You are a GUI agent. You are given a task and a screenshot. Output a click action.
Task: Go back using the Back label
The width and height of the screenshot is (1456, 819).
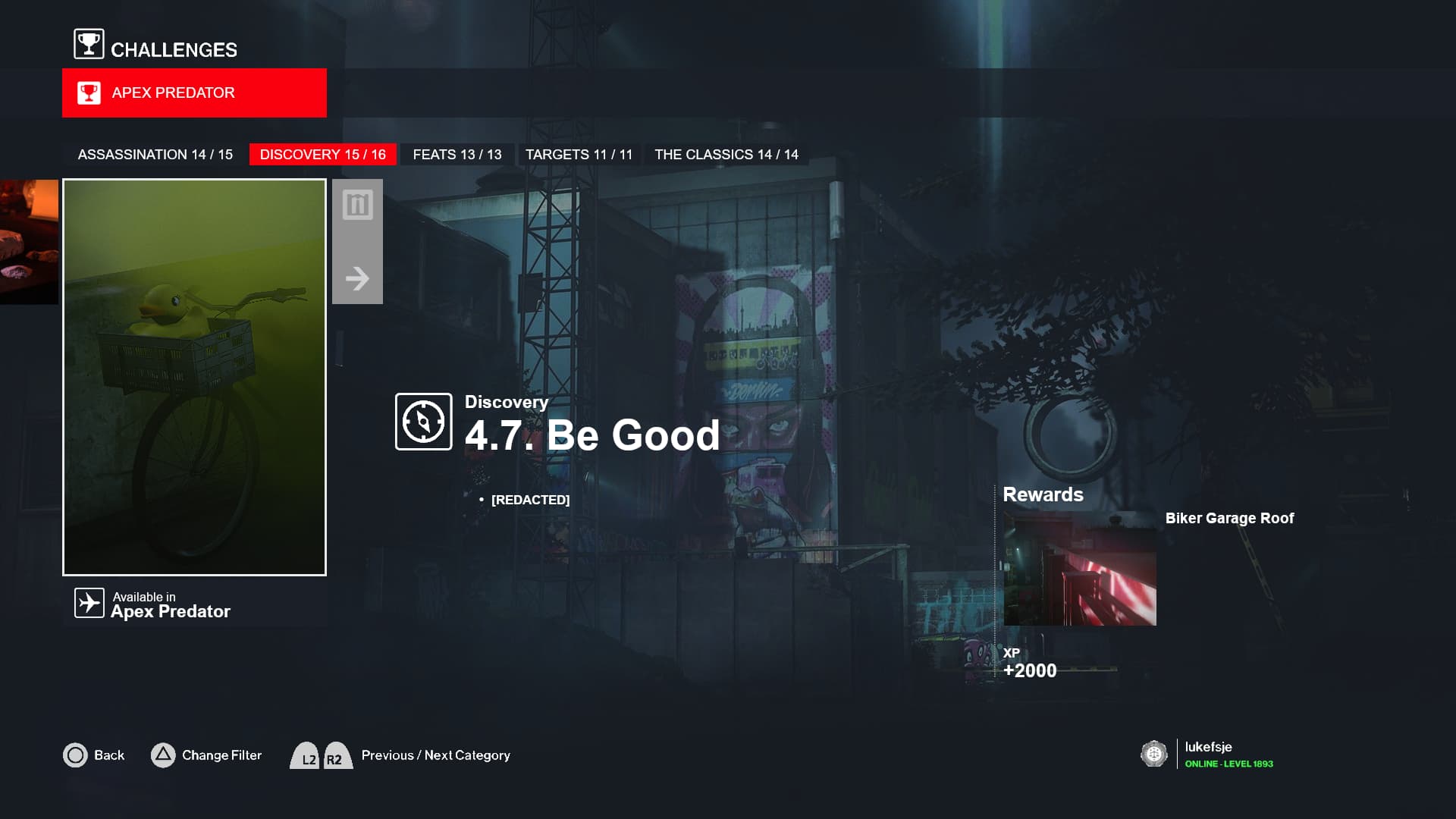[108, 755]
